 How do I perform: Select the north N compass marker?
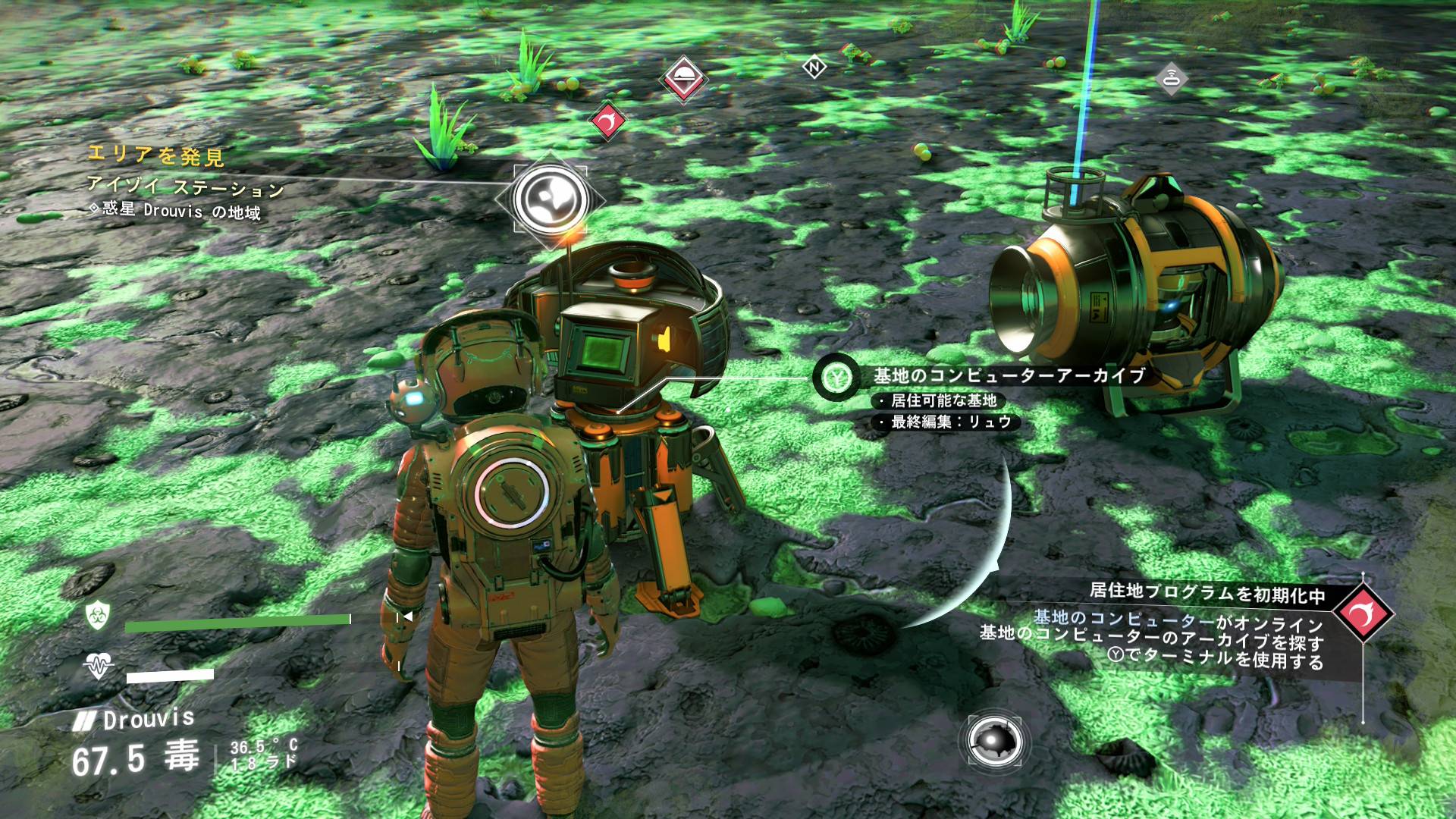pos(814,67)
